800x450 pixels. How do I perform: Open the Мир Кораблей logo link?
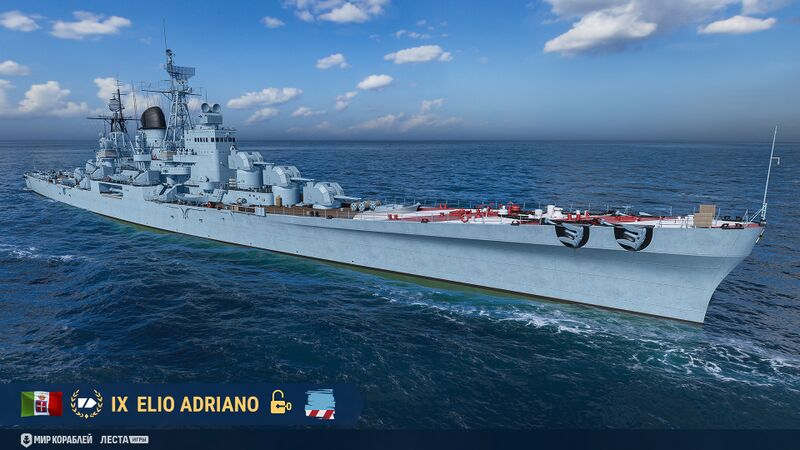pyautogui.click(x=56, y=440)
